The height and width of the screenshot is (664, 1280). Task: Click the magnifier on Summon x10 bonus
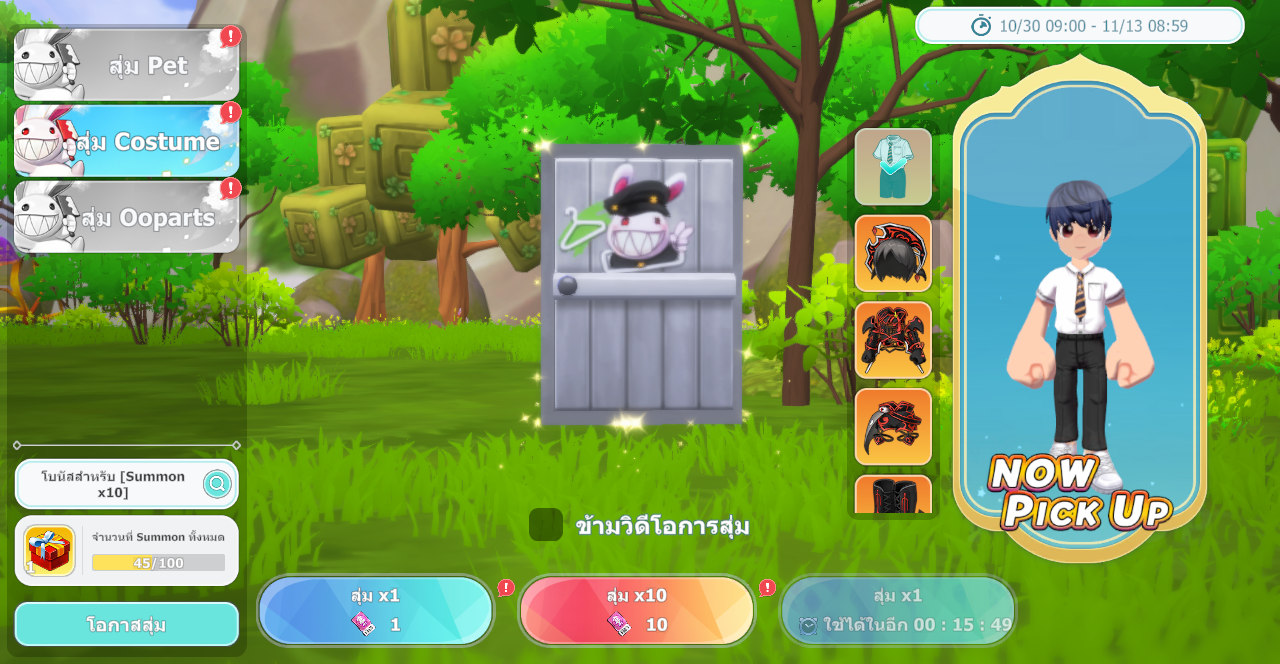pyautogui.click(x=217, y=484)
